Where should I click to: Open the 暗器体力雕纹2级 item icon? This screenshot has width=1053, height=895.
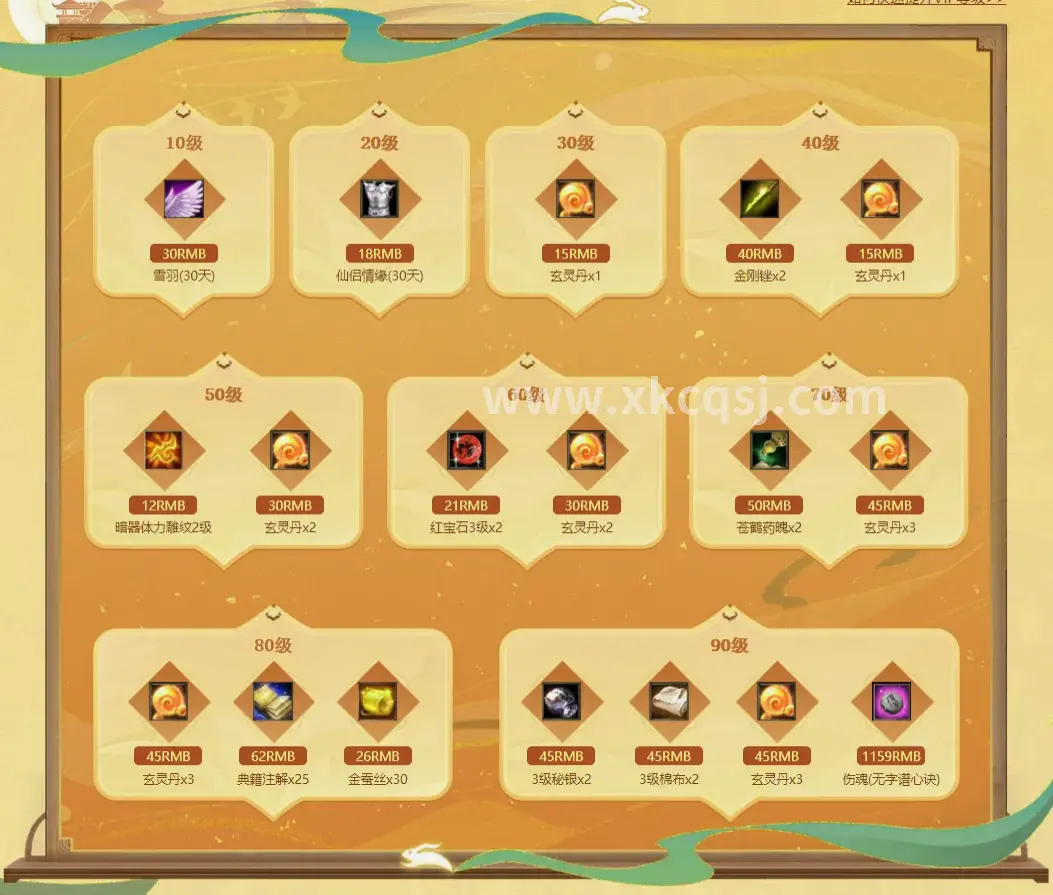(164, 451)
